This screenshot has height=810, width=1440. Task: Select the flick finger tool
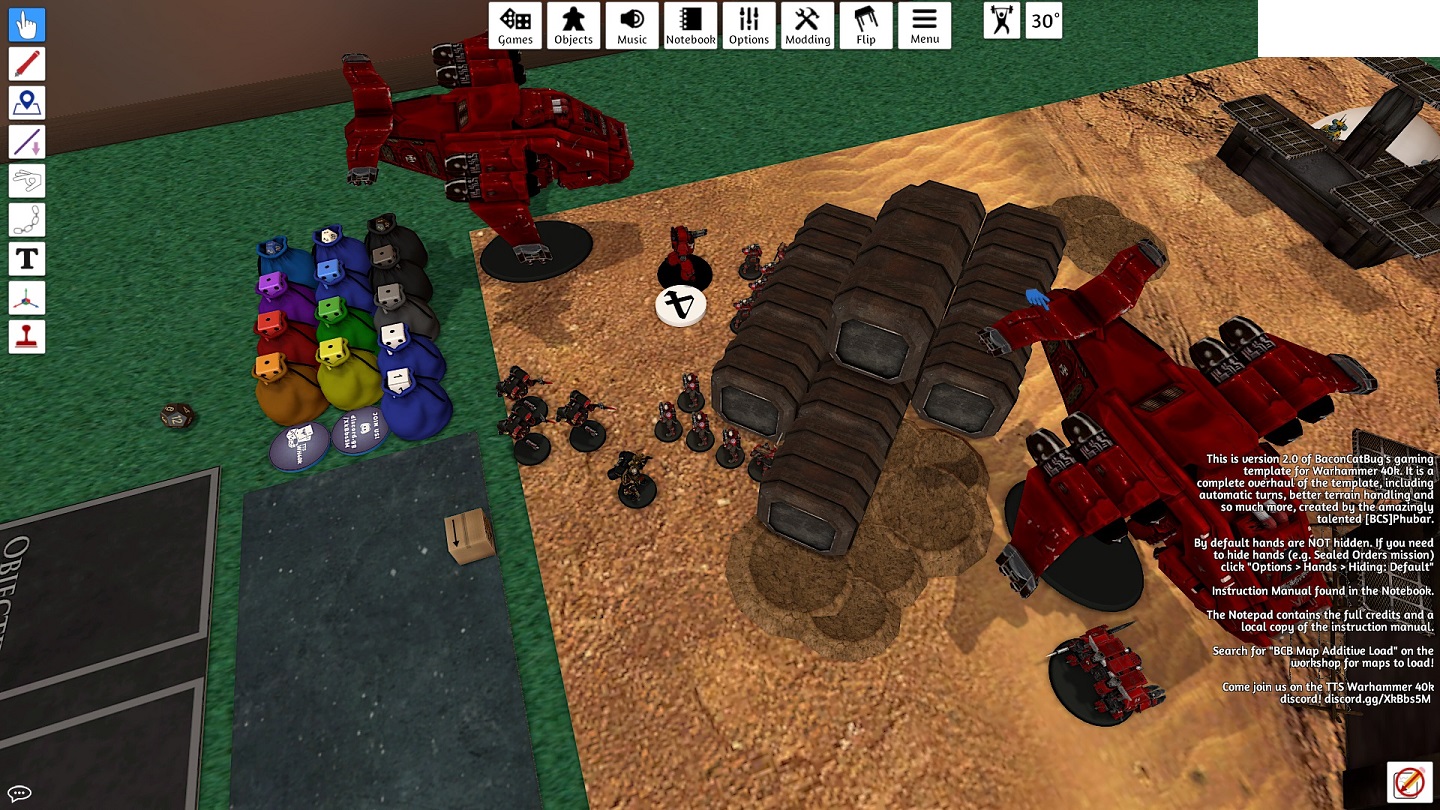tap(27, 181)
